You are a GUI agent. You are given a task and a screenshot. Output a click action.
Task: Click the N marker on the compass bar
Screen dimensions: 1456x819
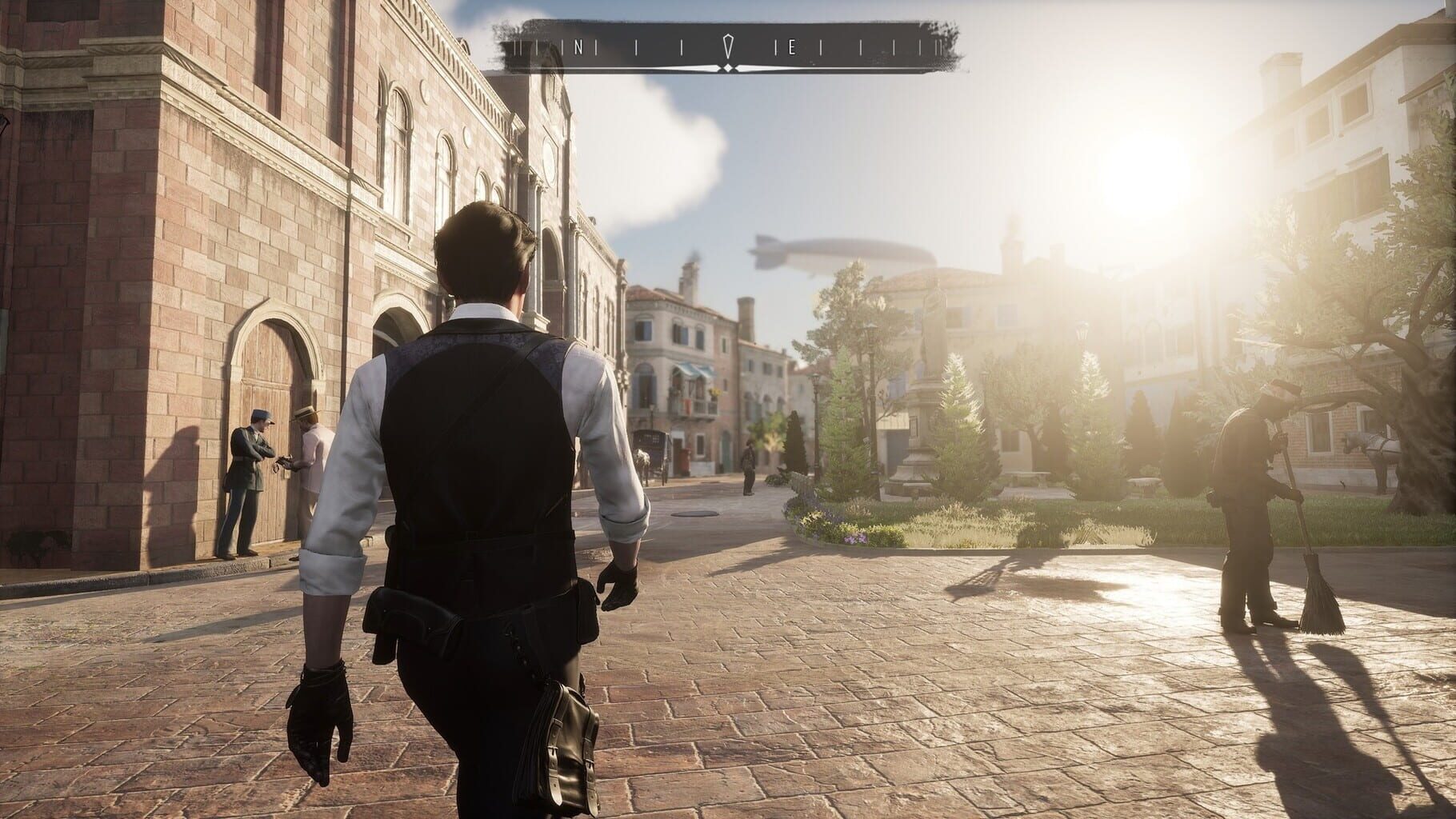tap(578, 46)
